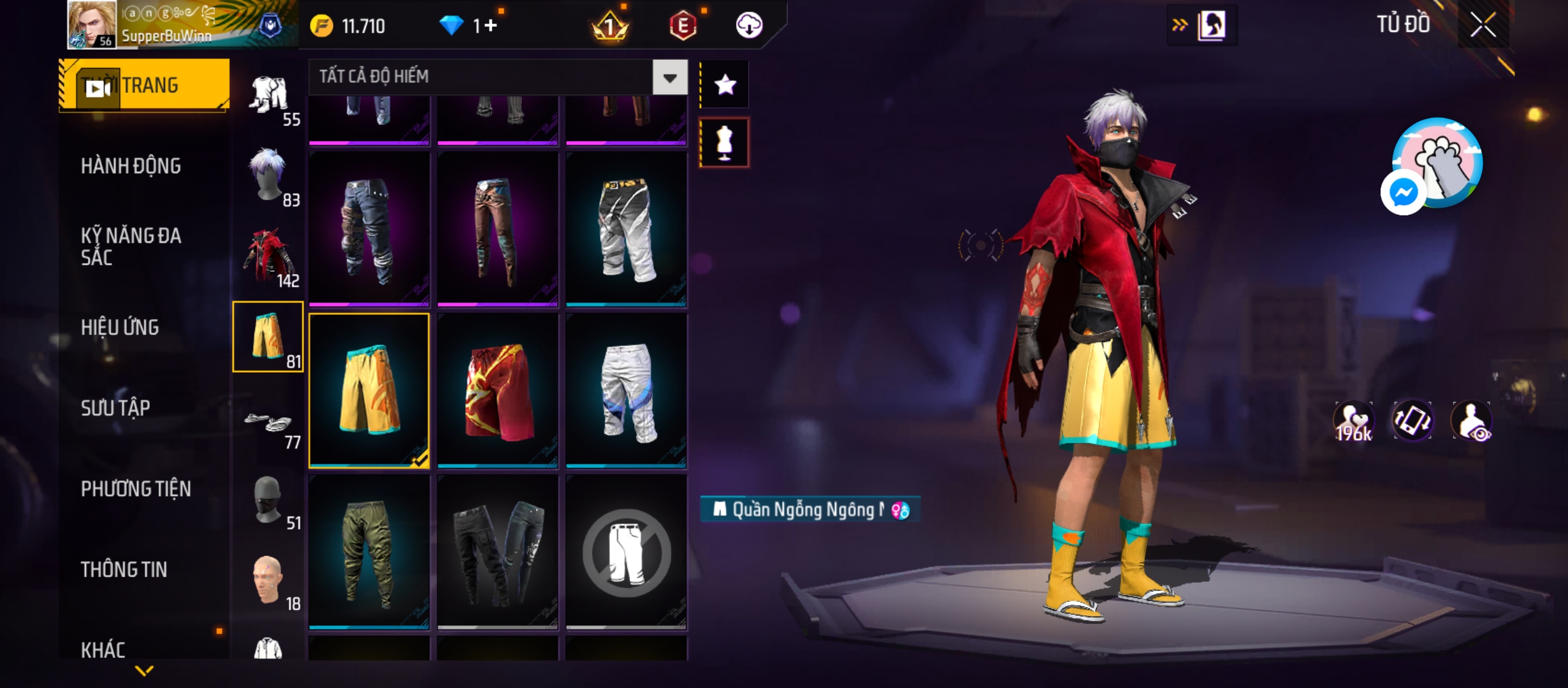Open the Phương Tiện vehicles section
This screenshot has height=688, width=1568.
(x=136, y=489)
